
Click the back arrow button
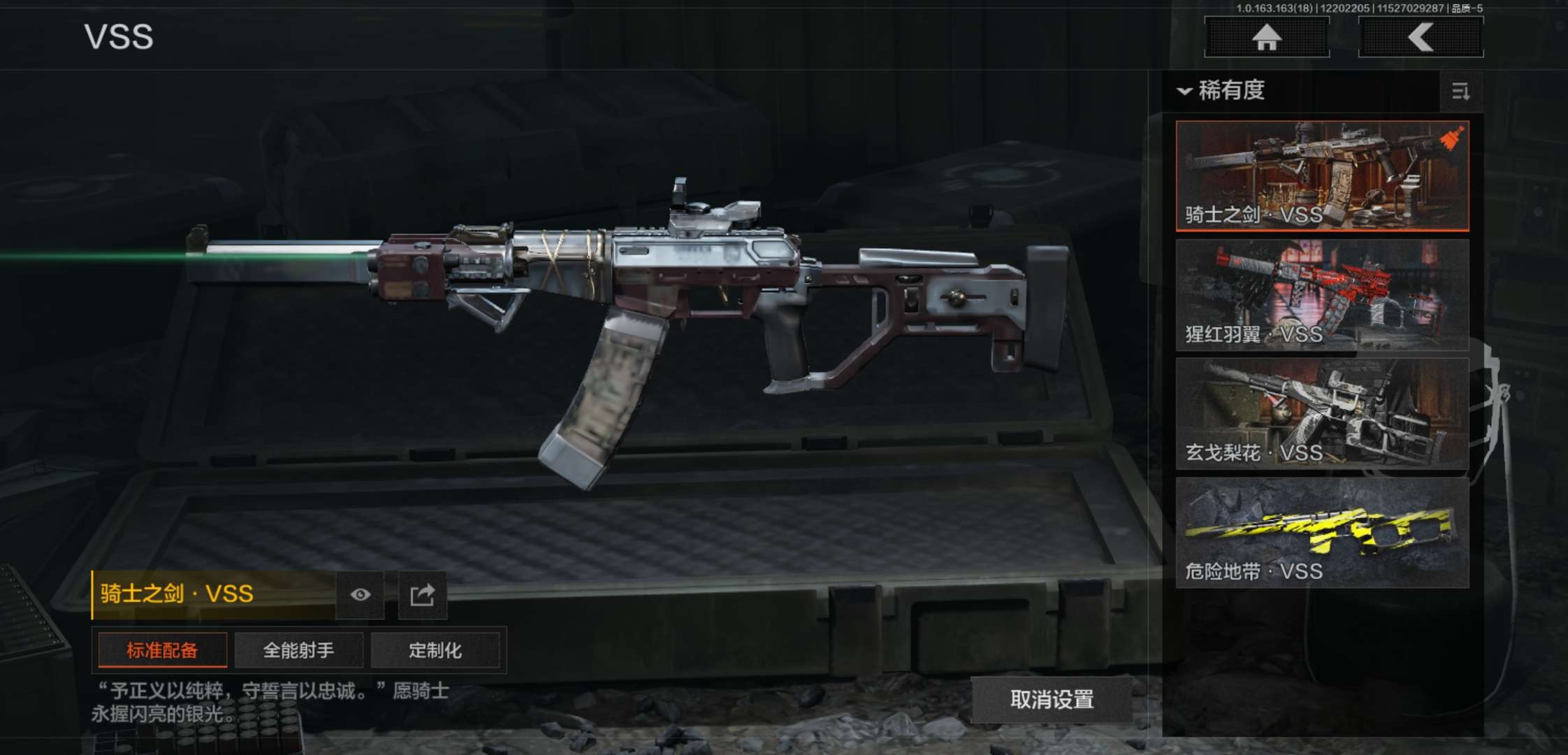tap(1421, 37)
